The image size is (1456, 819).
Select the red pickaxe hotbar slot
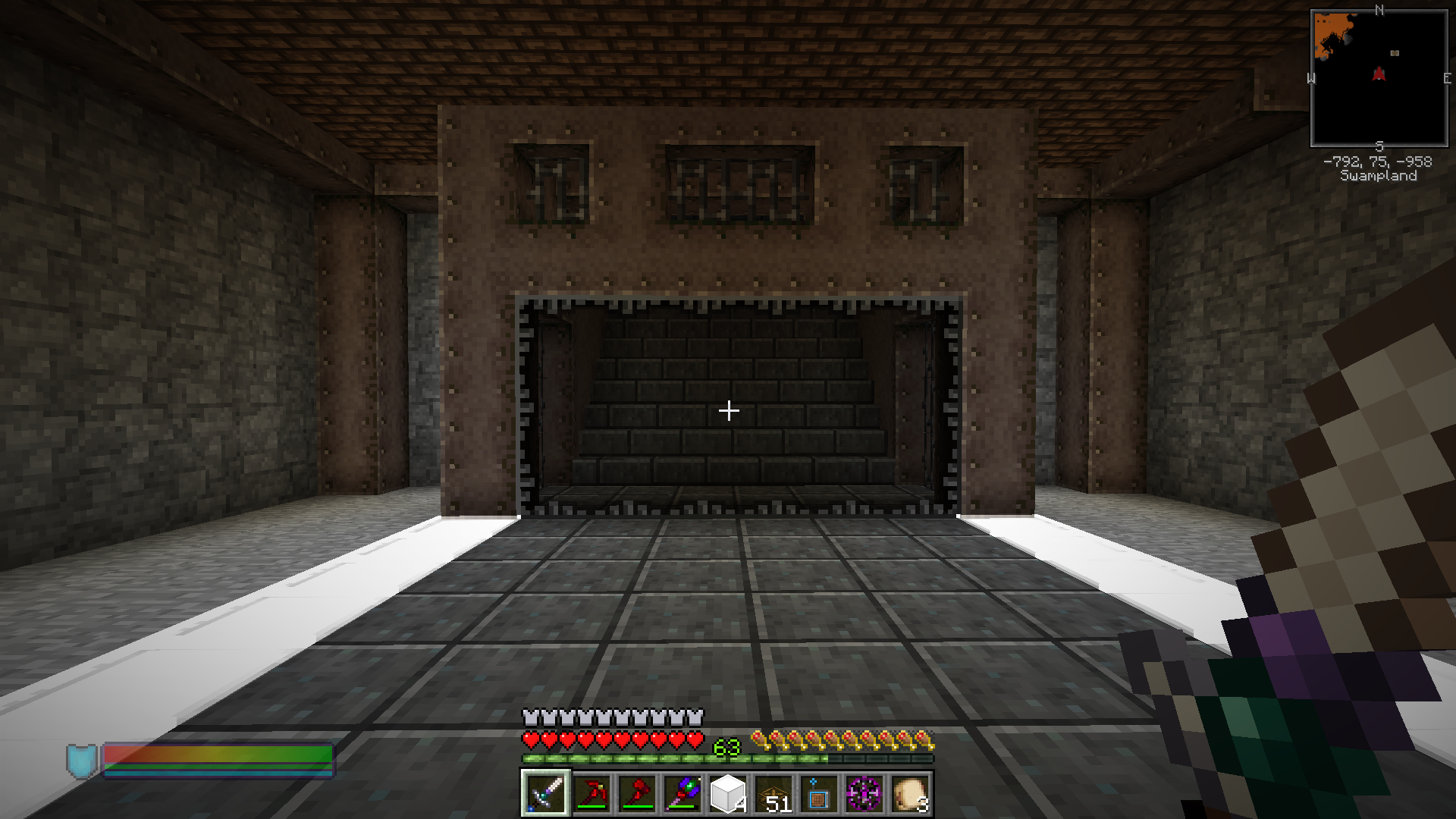coord(591,794)
